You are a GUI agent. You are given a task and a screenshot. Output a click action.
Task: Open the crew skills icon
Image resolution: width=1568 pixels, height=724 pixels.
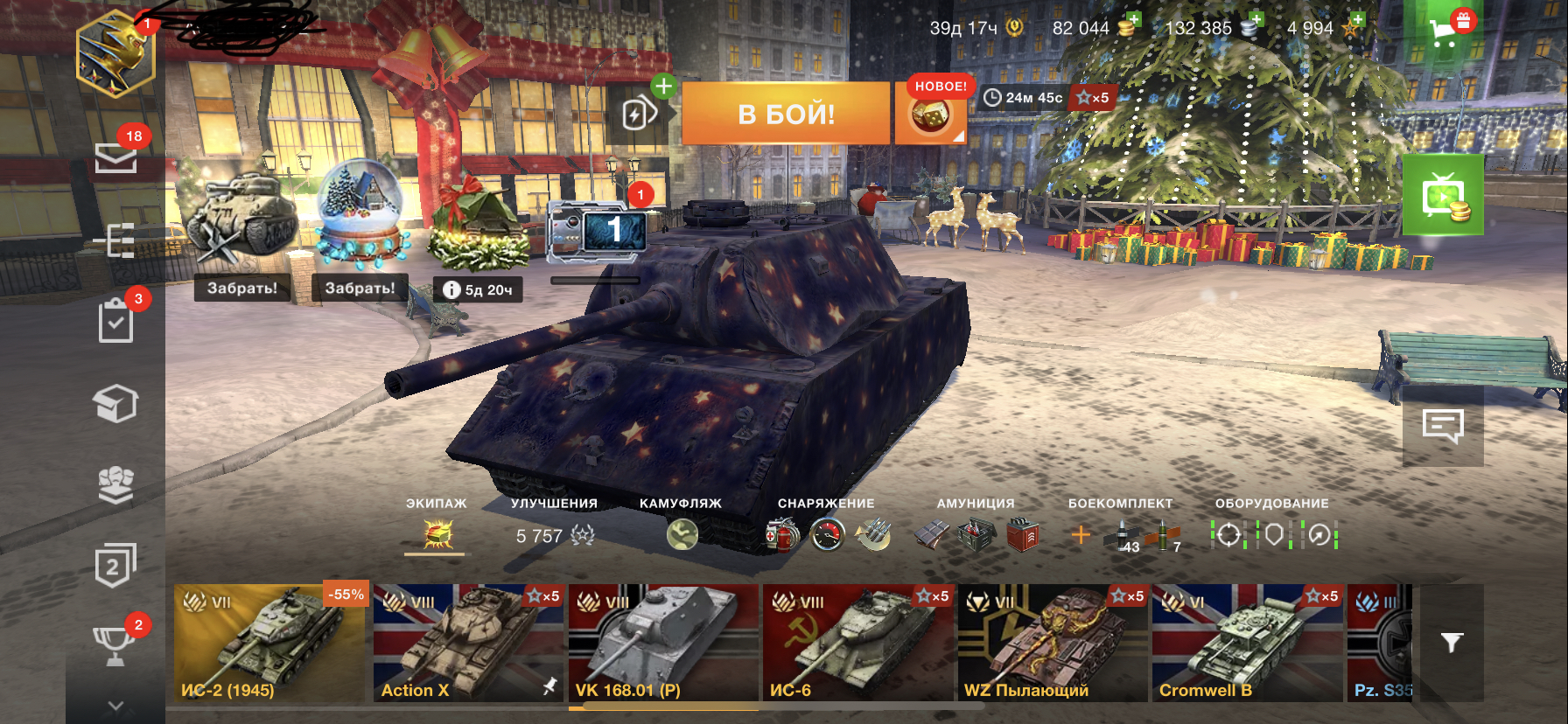(437, 534)
